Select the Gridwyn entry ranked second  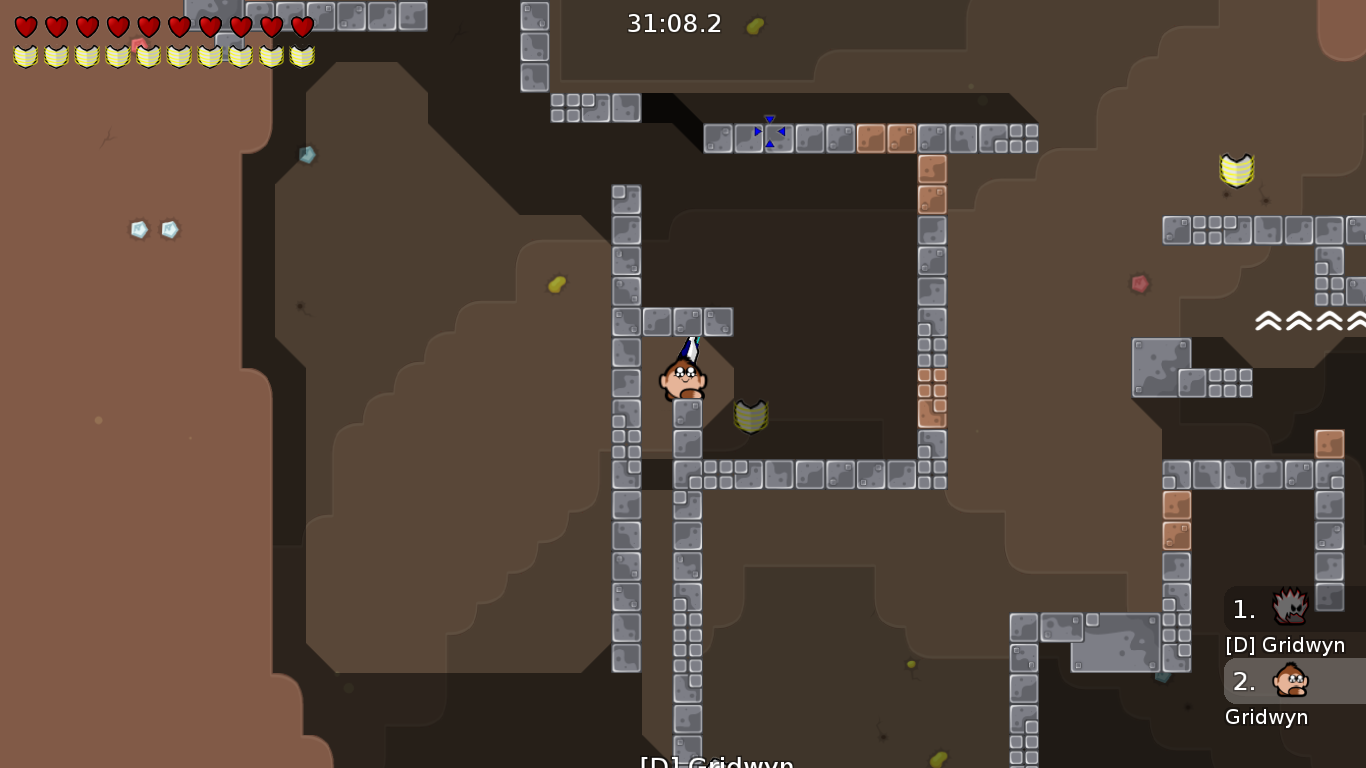[1267, 717]
